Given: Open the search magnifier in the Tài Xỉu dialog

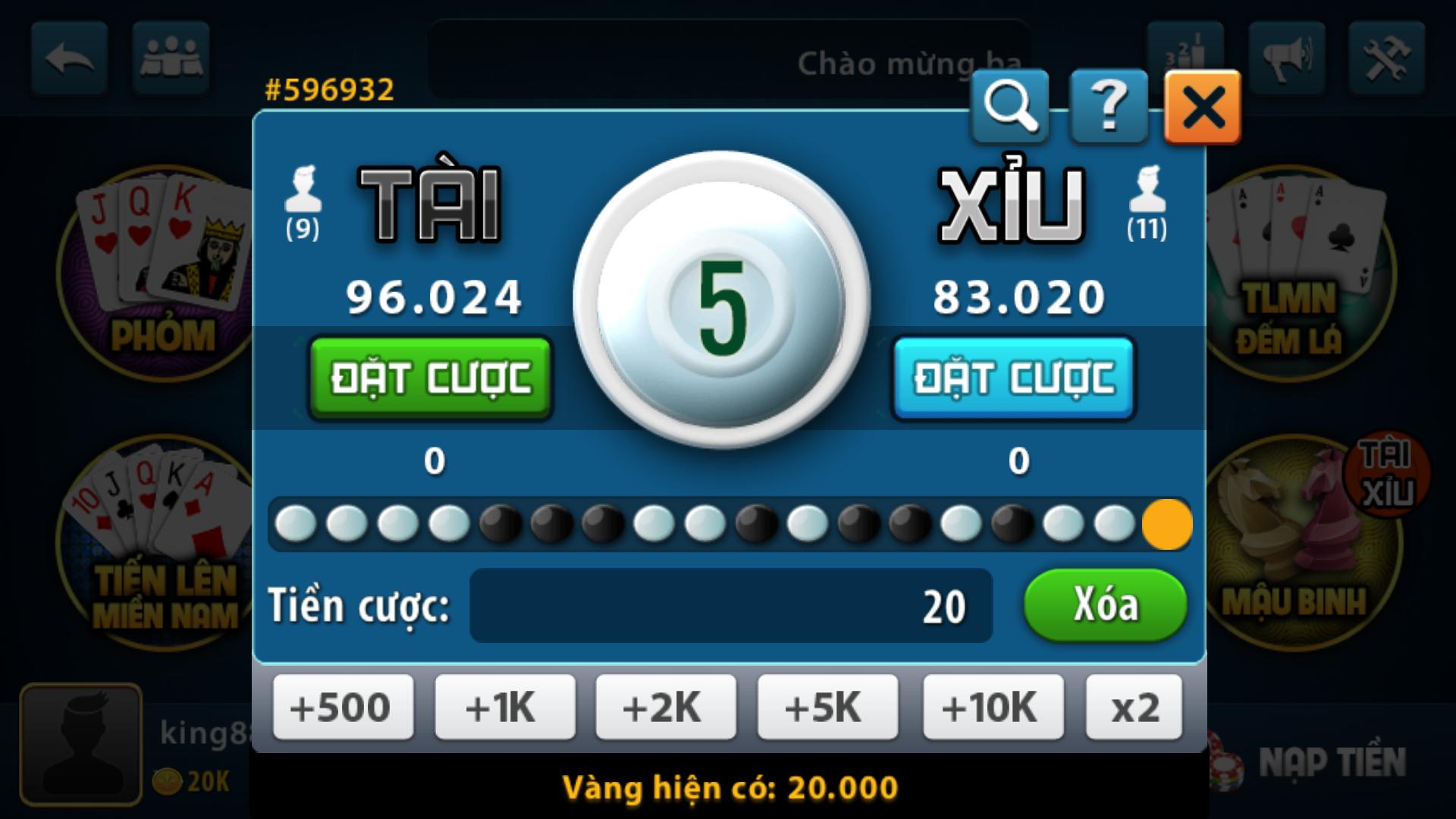Looking at the screenshot, I should tap(1009, 106).
